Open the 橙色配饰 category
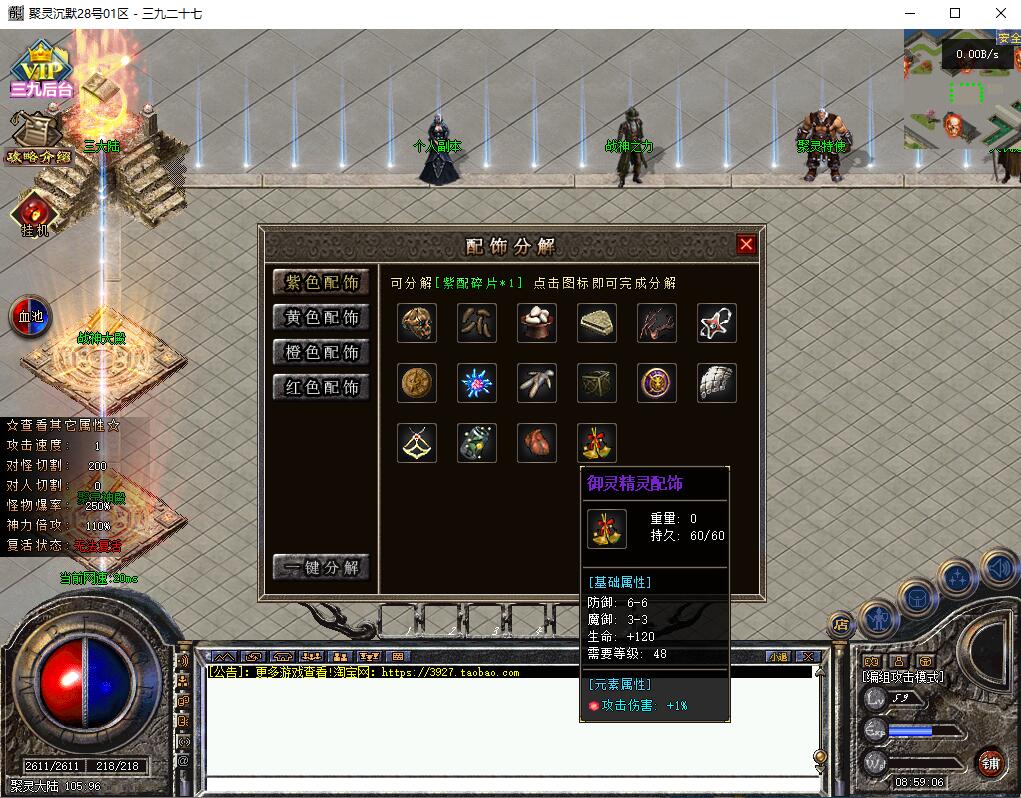The width and height of the screenshot is (1021, 798). click(x=322, y=353)
